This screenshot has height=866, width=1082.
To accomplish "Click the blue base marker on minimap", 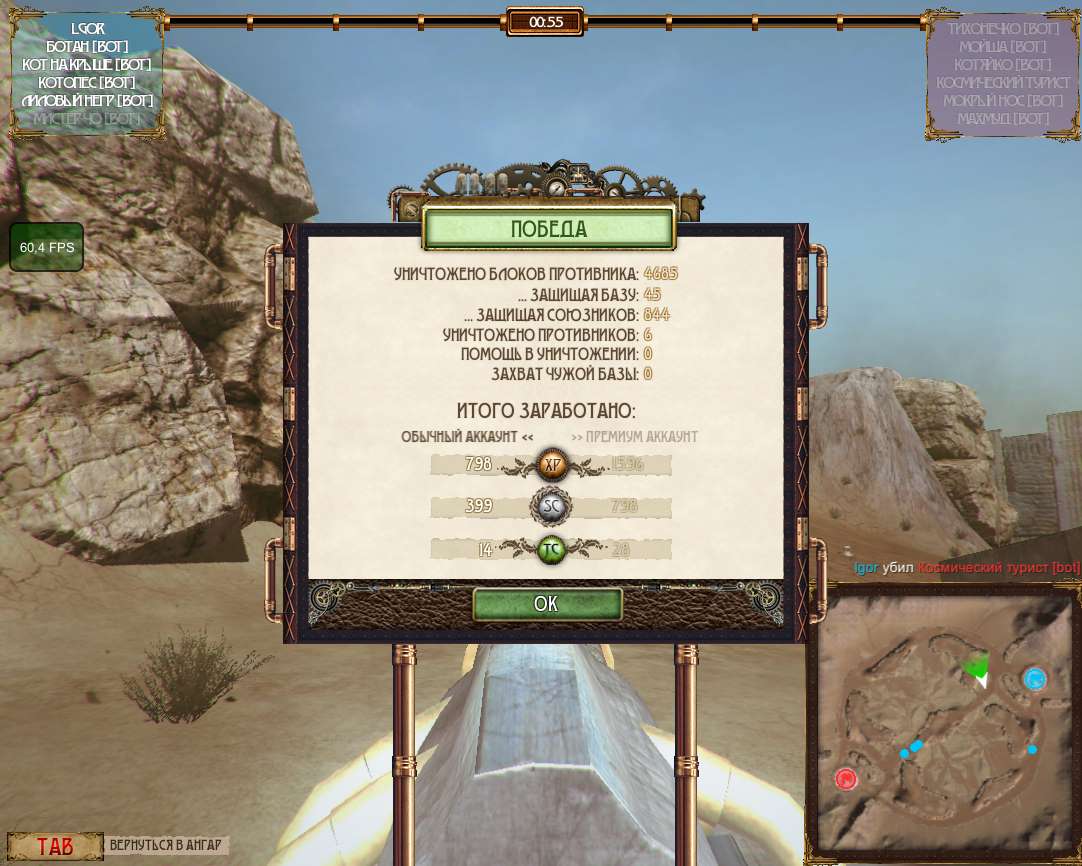I will (x=1035, y=679).
